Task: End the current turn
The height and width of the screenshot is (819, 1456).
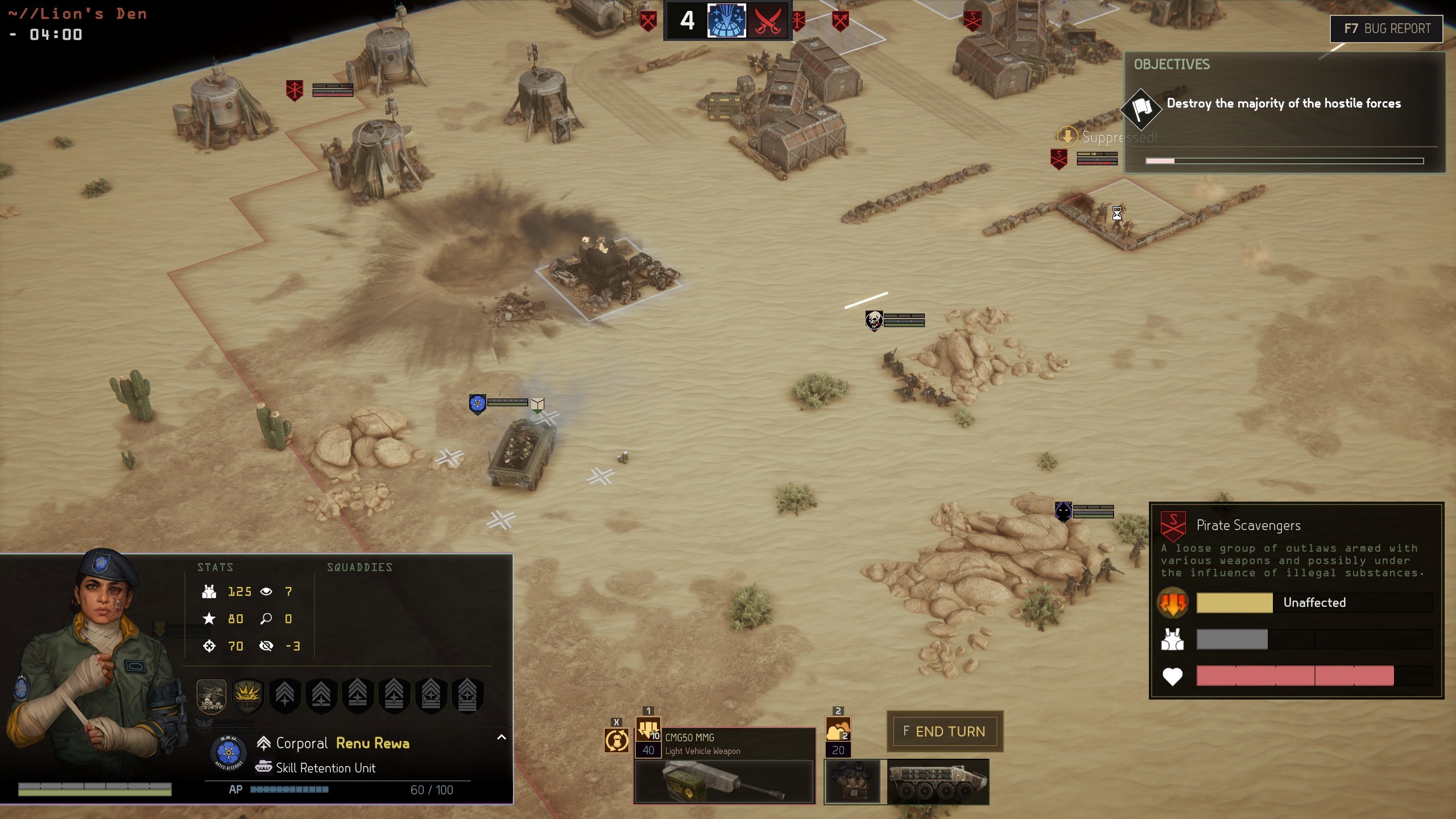Action: [x=944, y=731]
